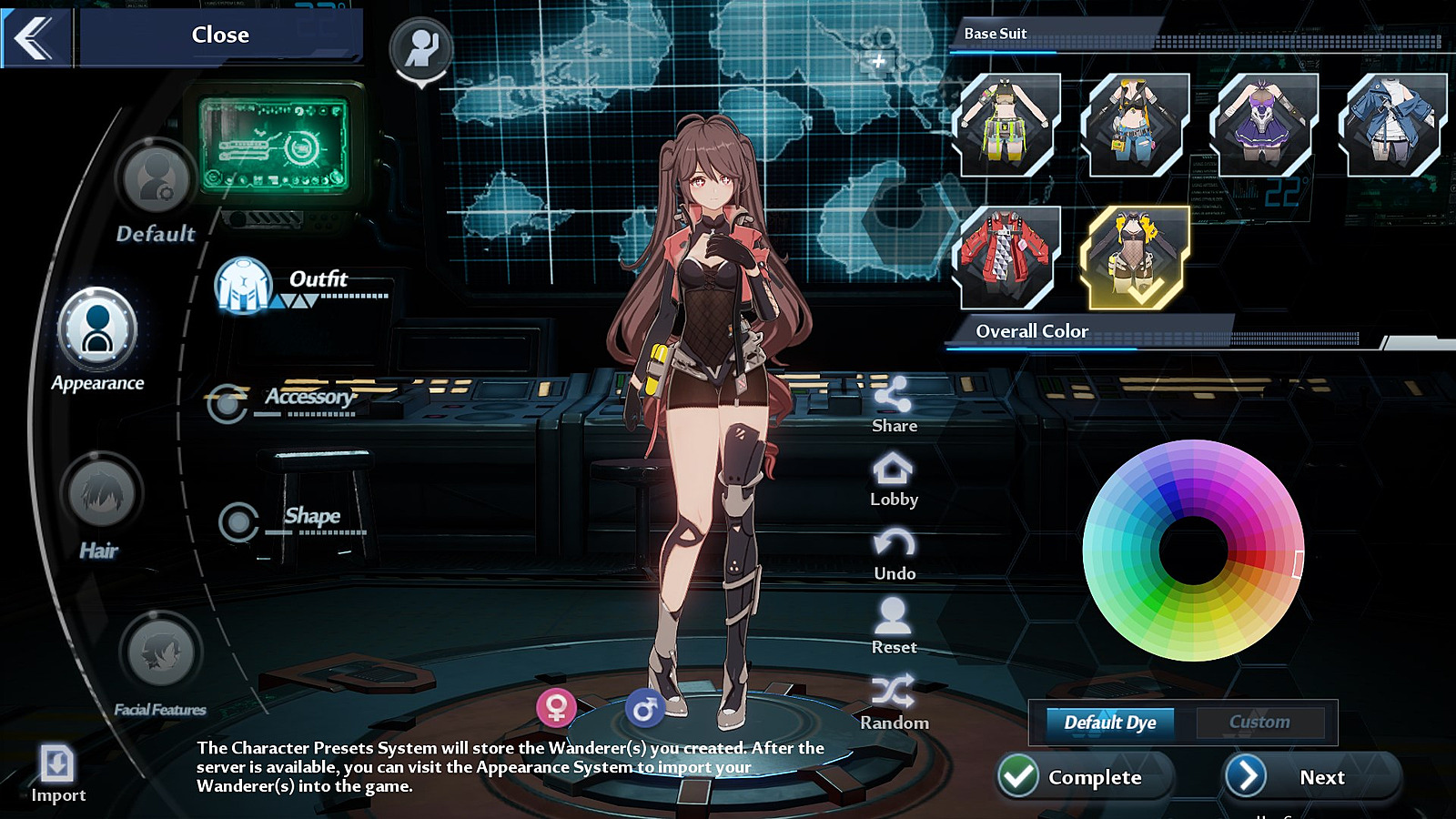Choose the male gender icon

pyautogui.click(x=644, y=708)
